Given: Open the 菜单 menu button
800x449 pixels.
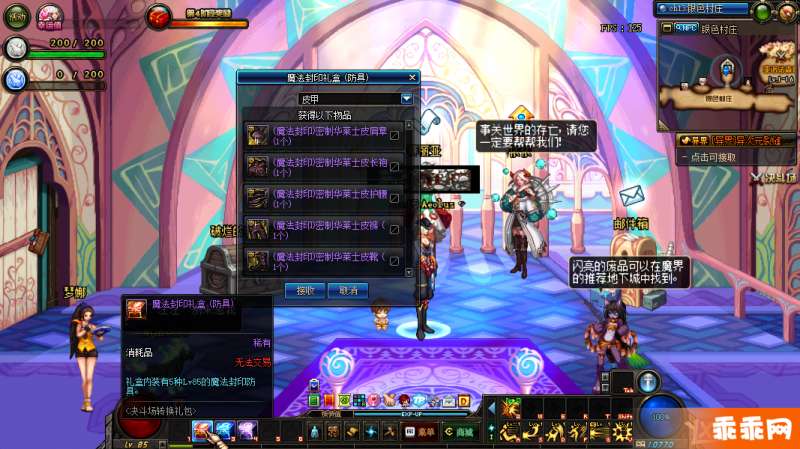Looking at the screenshot, I should coord(420,431).
